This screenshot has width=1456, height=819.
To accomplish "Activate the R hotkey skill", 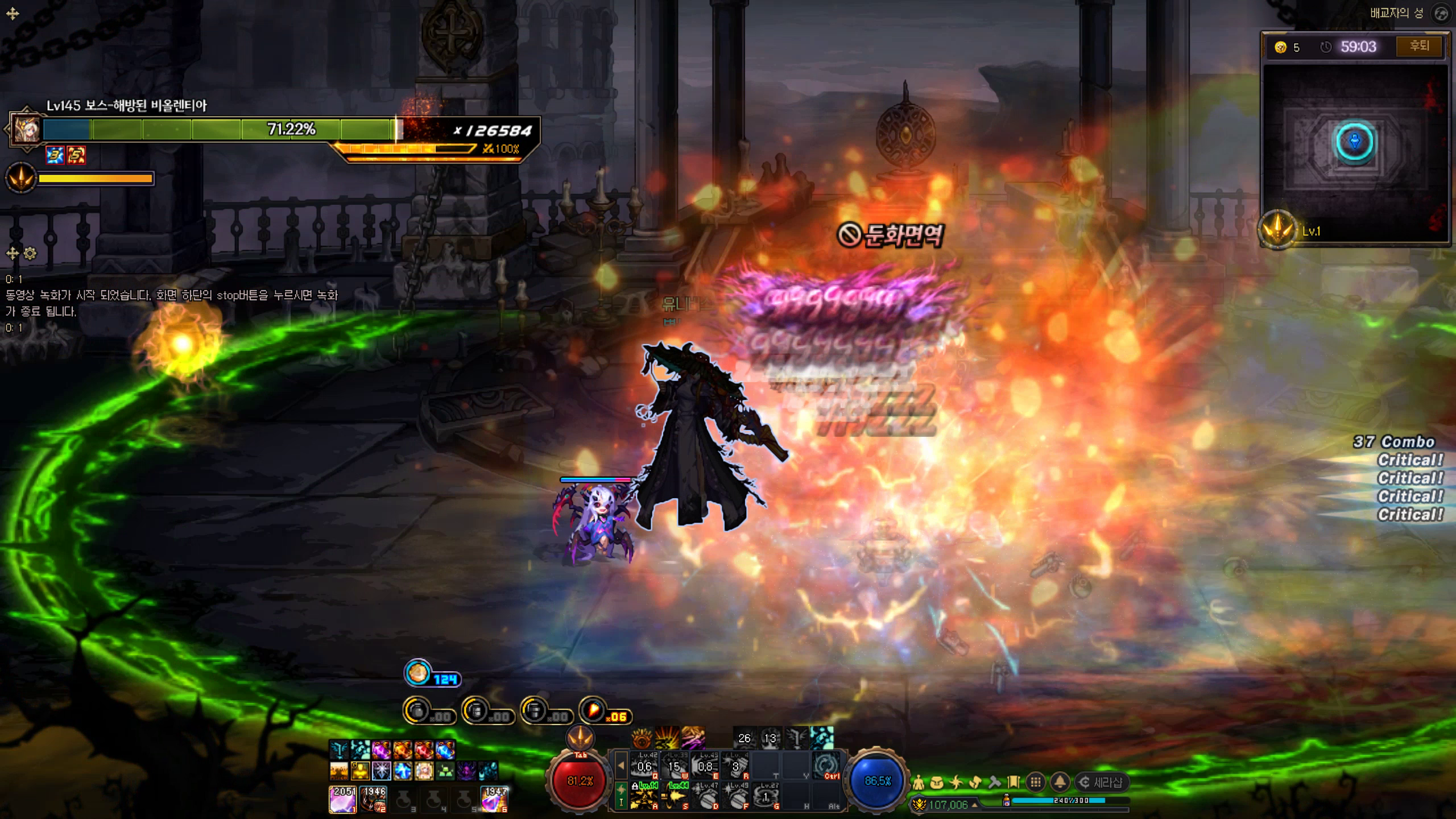I will pyautogui.click(x=735, y=766).
